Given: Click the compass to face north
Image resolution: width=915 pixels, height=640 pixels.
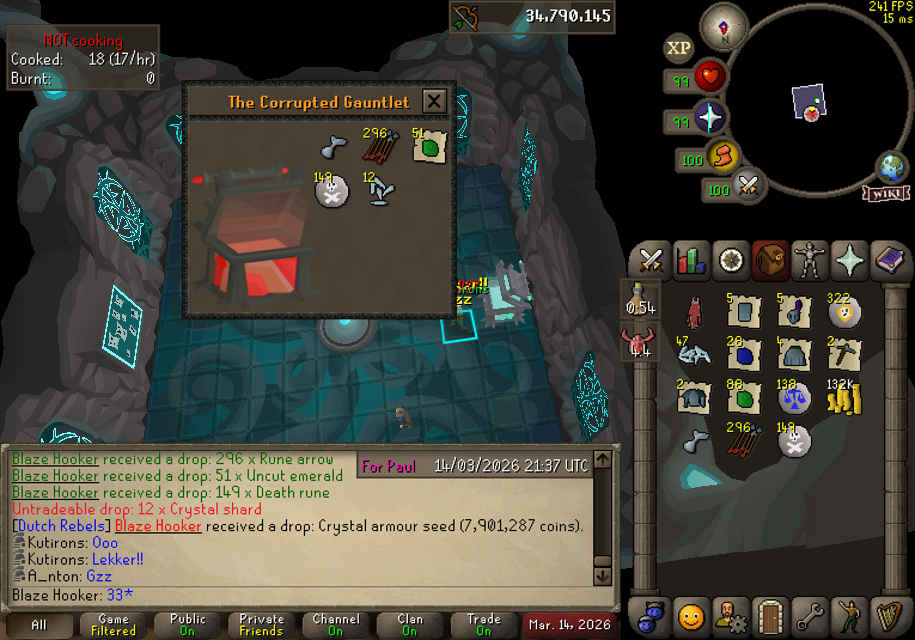Looking at the screenshot, I should 723,26.
